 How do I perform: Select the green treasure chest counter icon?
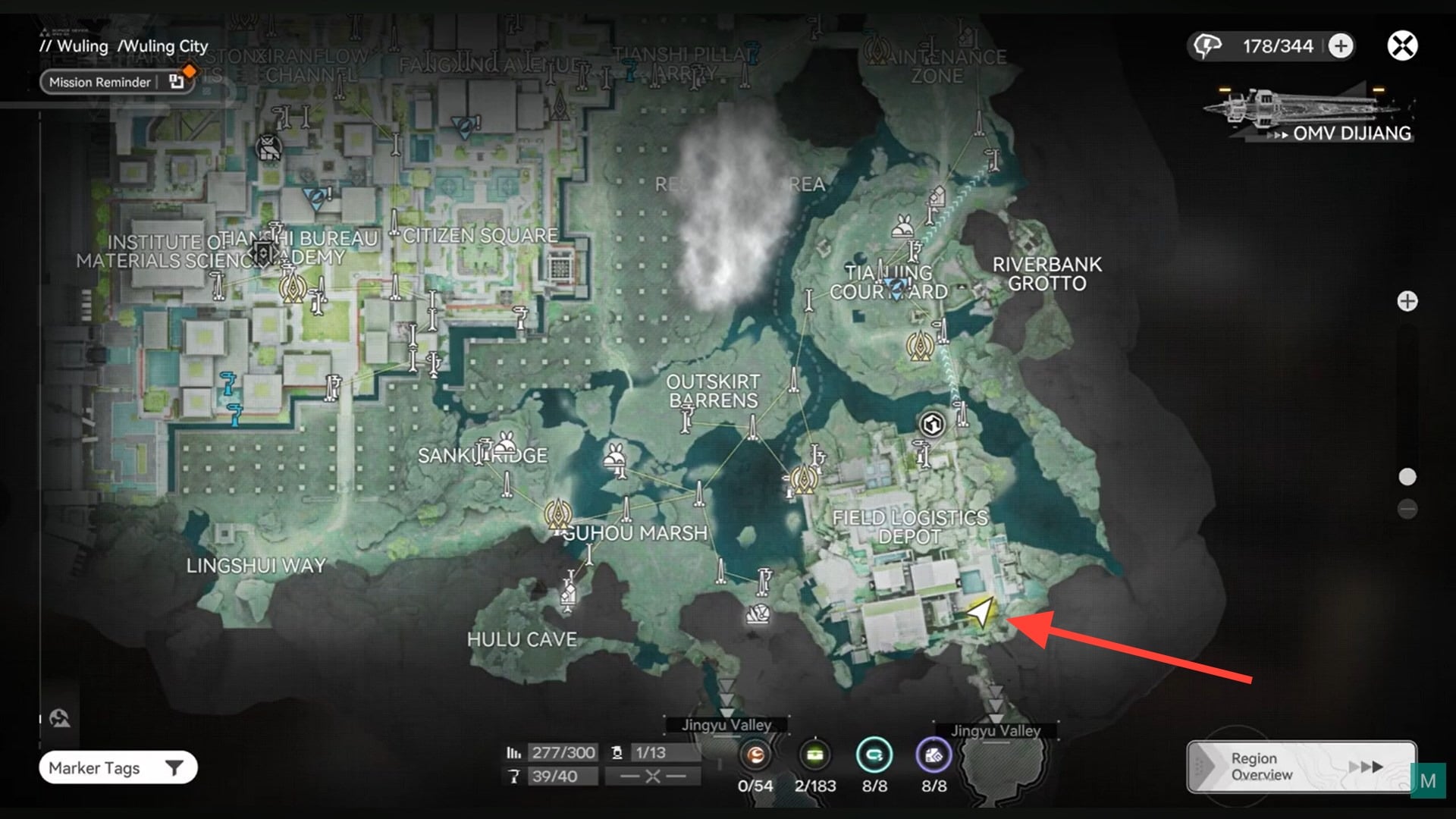[x=815, y=755]
